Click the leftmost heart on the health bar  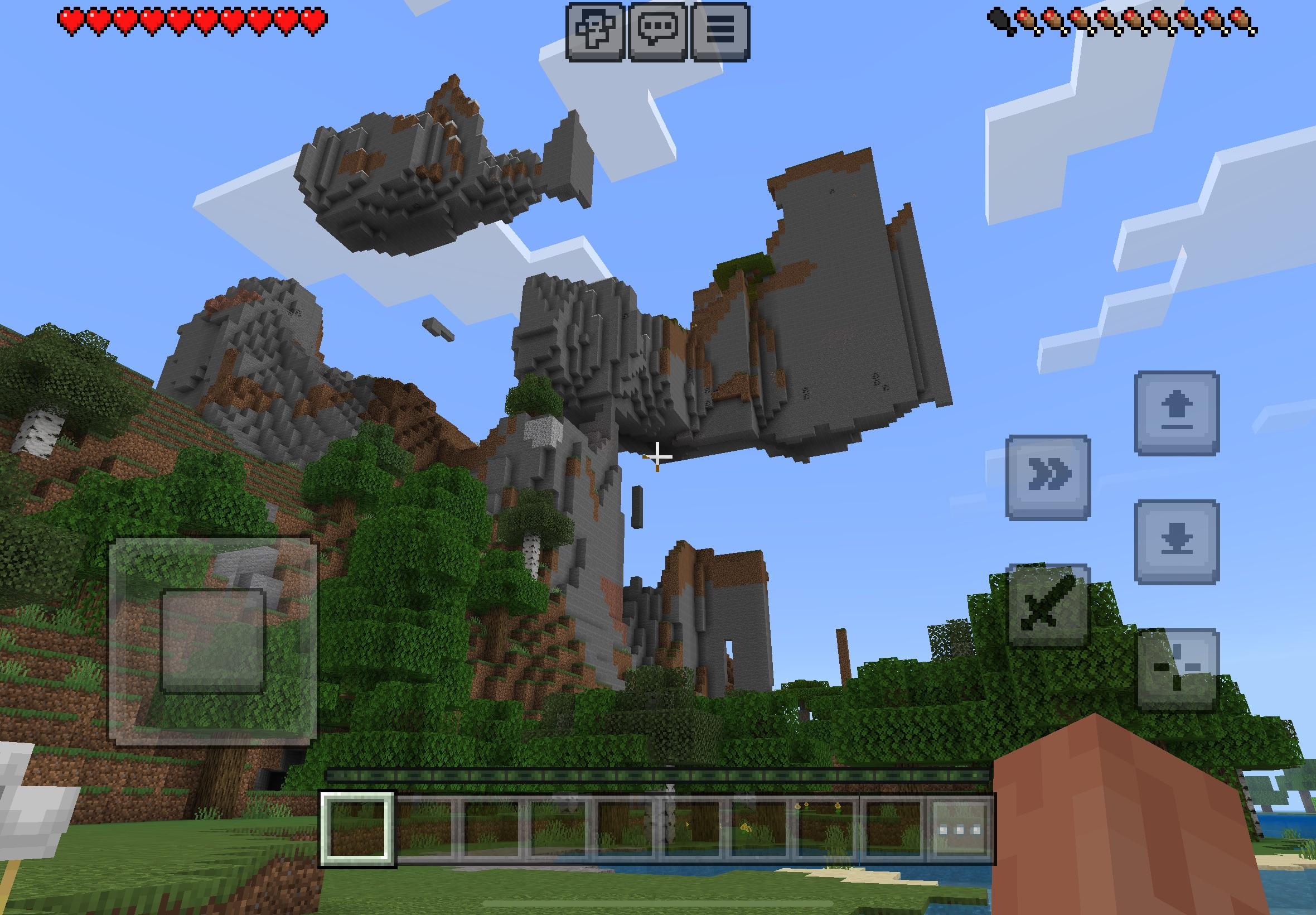pos(70,20)
